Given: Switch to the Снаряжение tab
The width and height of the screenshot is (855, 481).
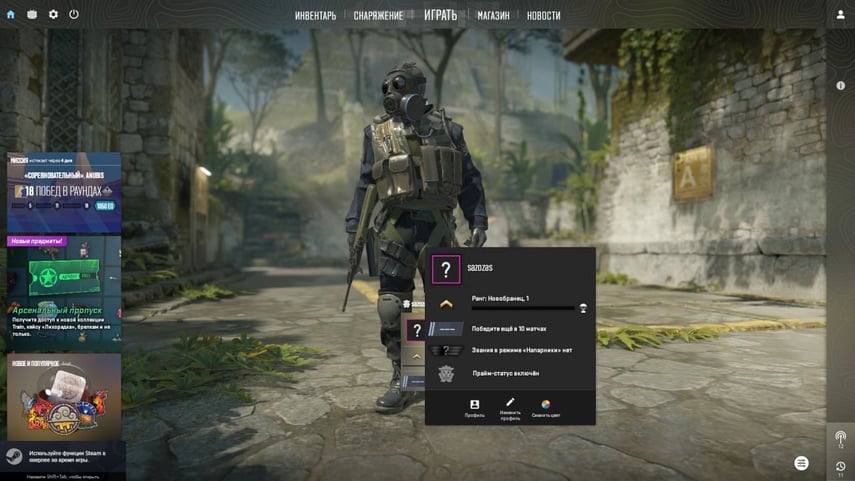Looking at the screenshot, I should pos(378,15).
